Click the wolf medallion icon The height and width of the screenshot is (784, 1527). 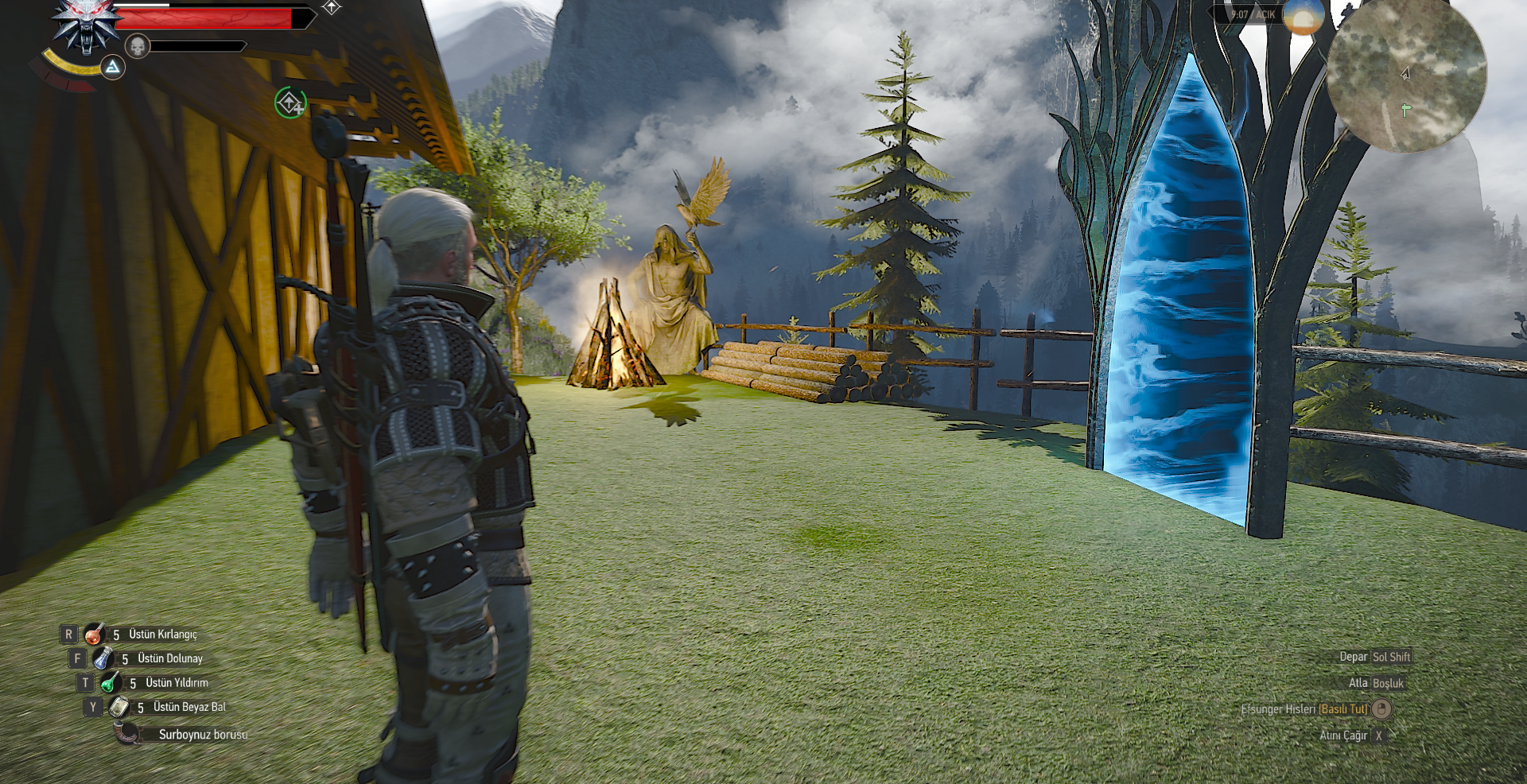click(x=85, y=25)
